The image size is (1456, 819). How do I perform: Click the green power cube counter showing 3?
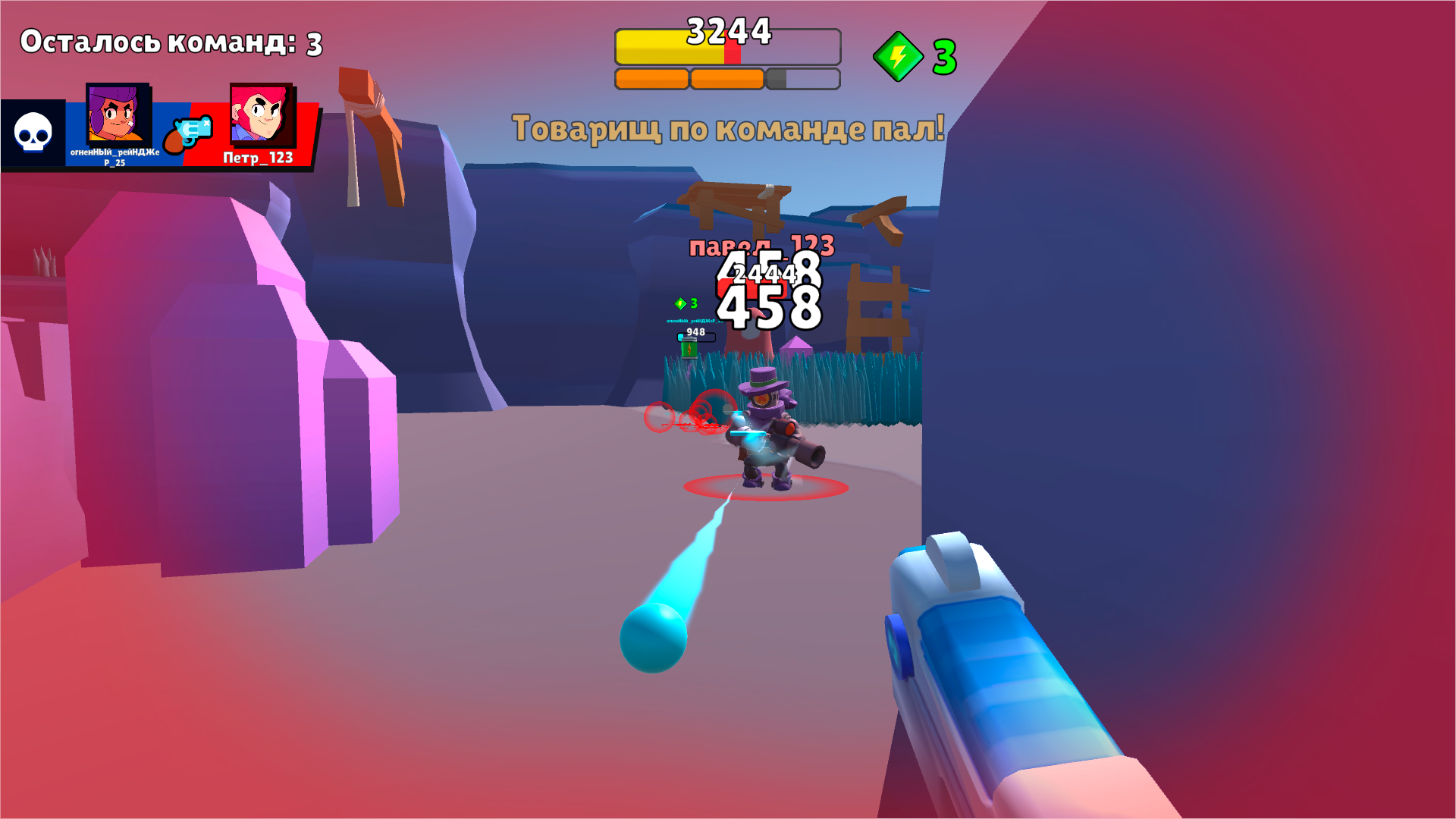pyautogui.click(x=918, y=55)
